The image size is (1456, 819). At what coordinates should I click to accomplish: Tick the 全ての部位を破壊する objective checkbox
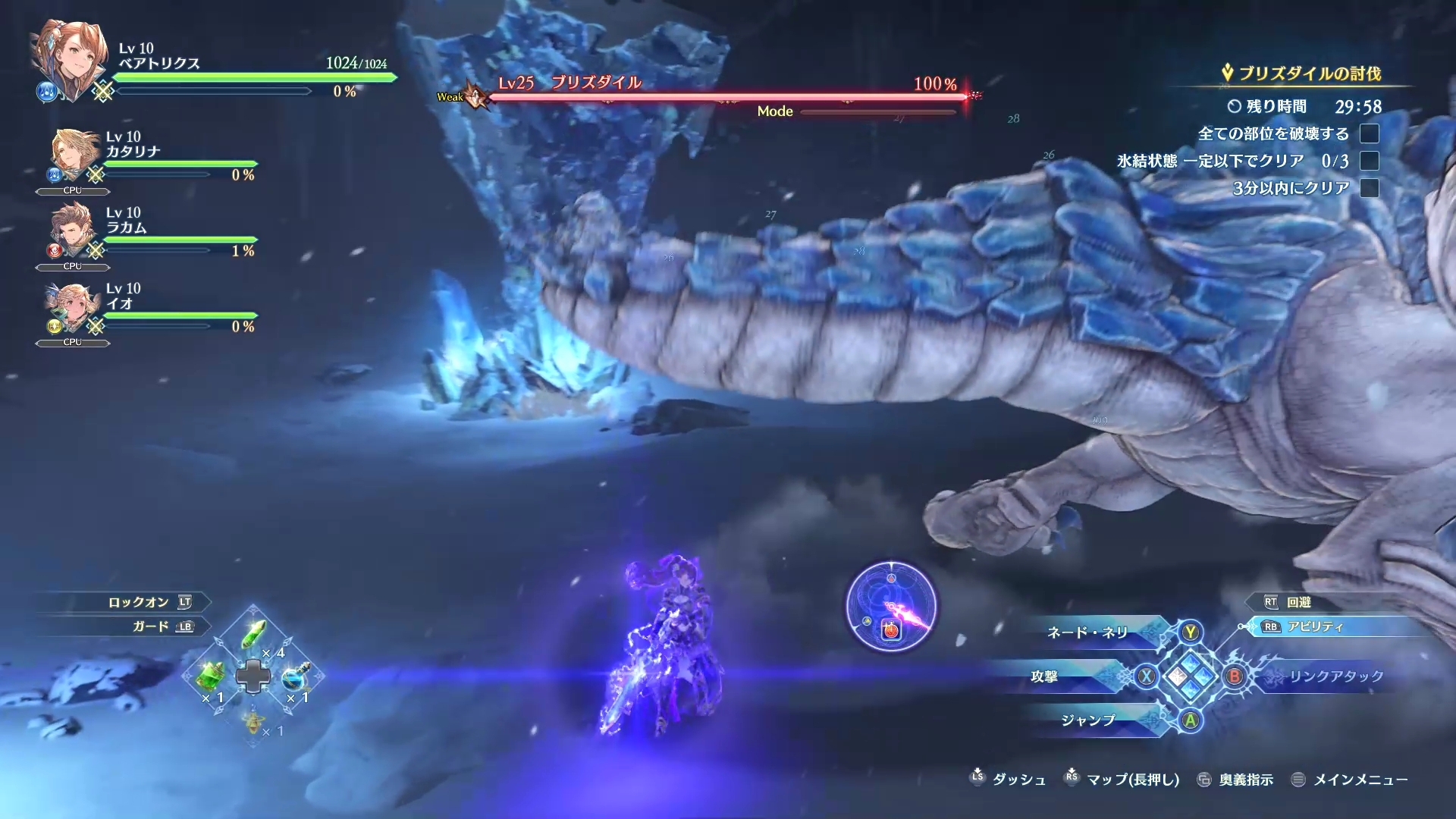[x=1369, y=134]
